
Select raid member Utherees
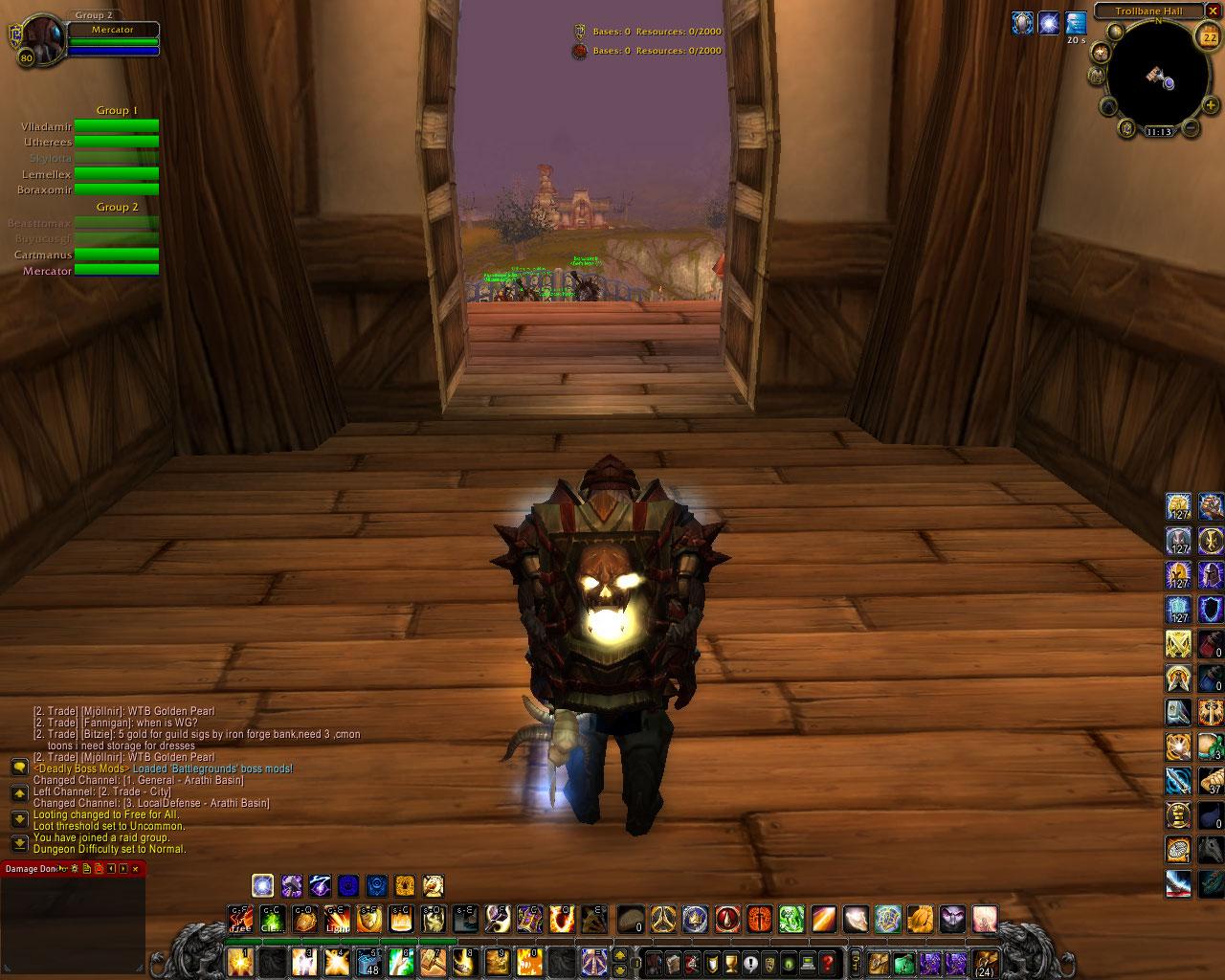[x=117, y=142]
